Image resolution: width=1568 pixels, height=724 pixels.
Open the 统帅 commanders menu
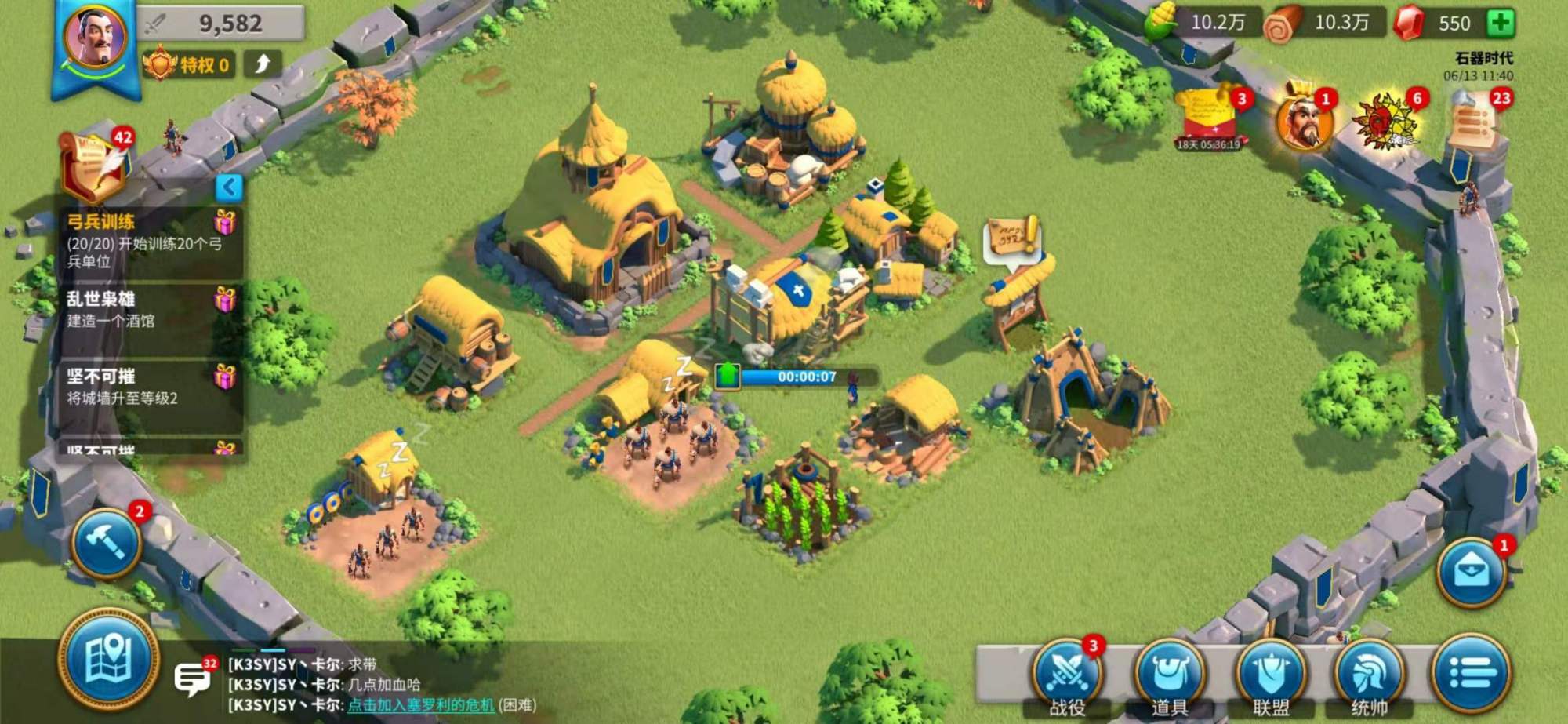tap(1370, 676)
